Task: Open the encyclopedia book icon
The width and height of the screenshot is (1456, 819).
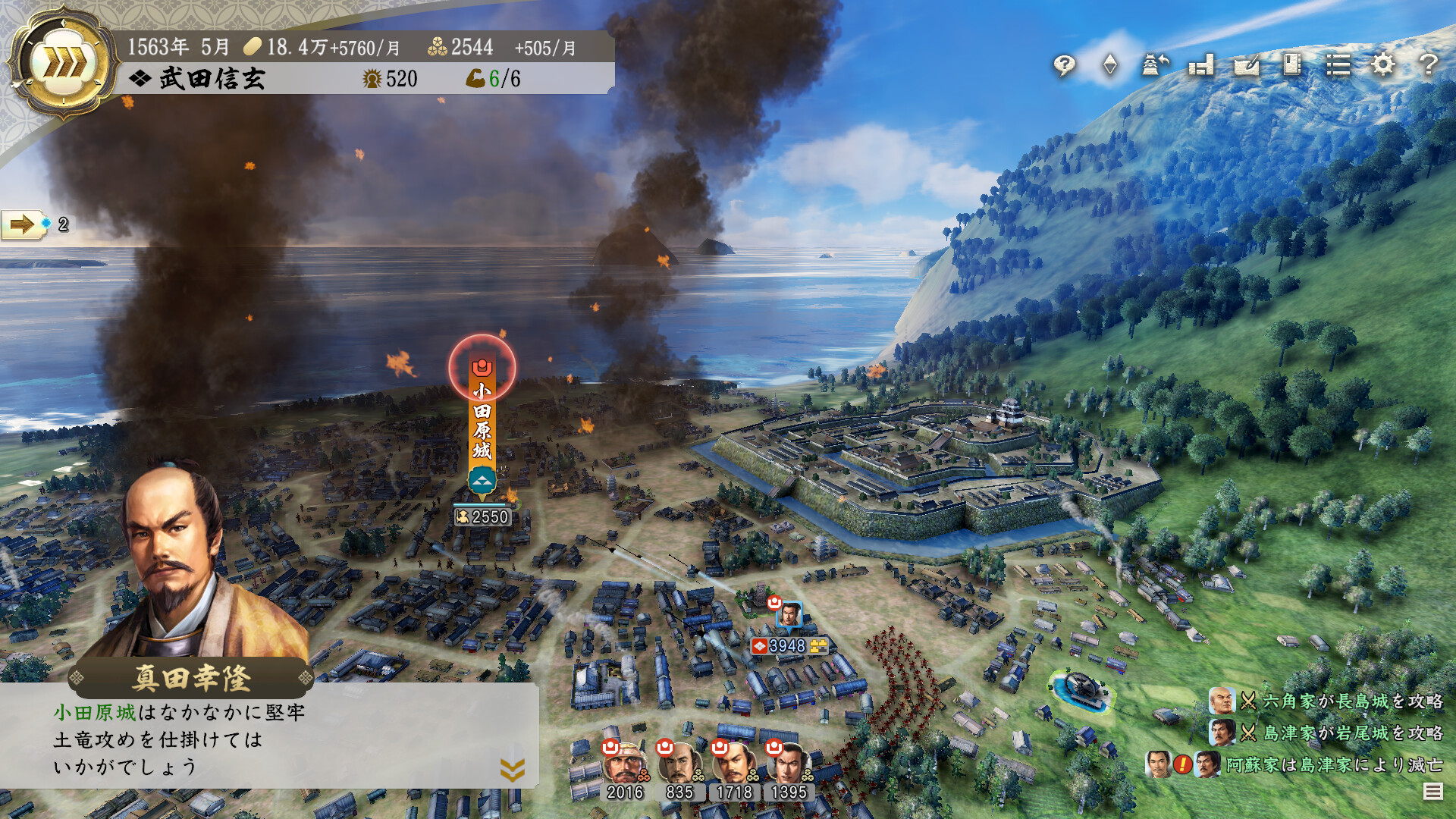Action: pos(1291,66)
